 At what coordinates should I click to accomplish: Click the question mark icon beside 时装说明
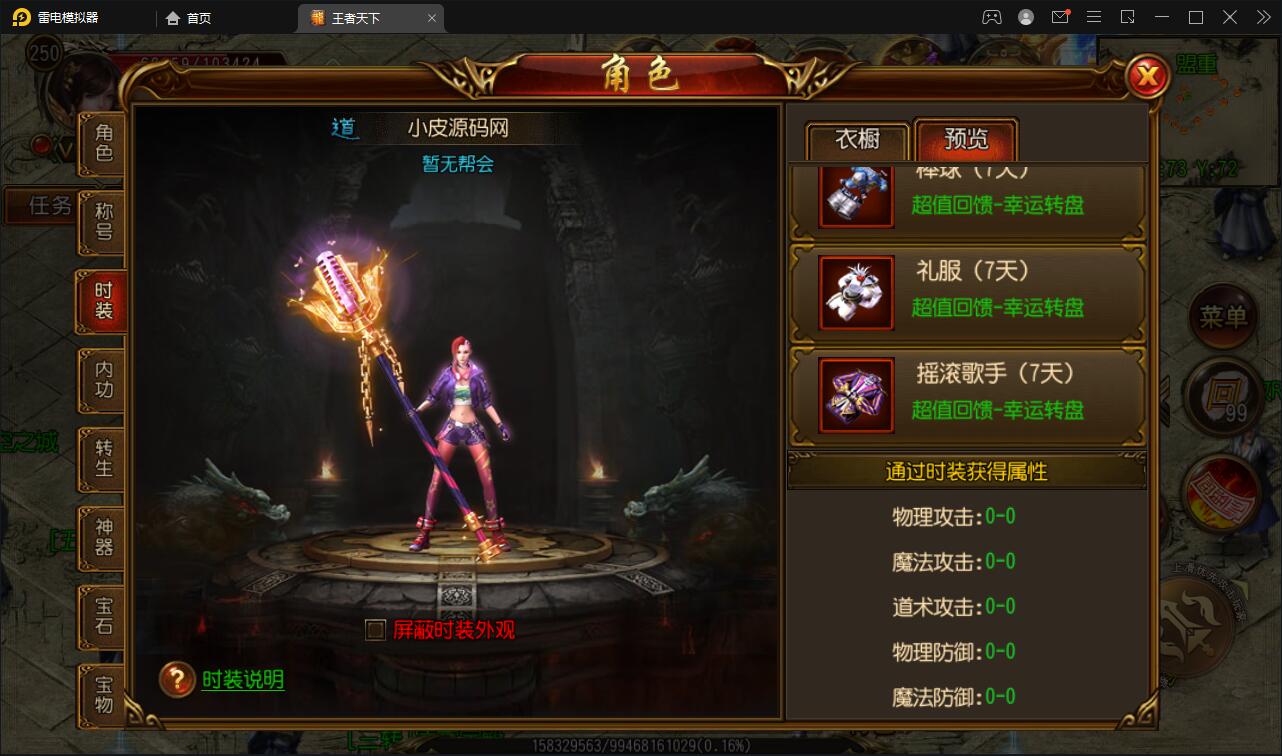click(x=178, y=680)
